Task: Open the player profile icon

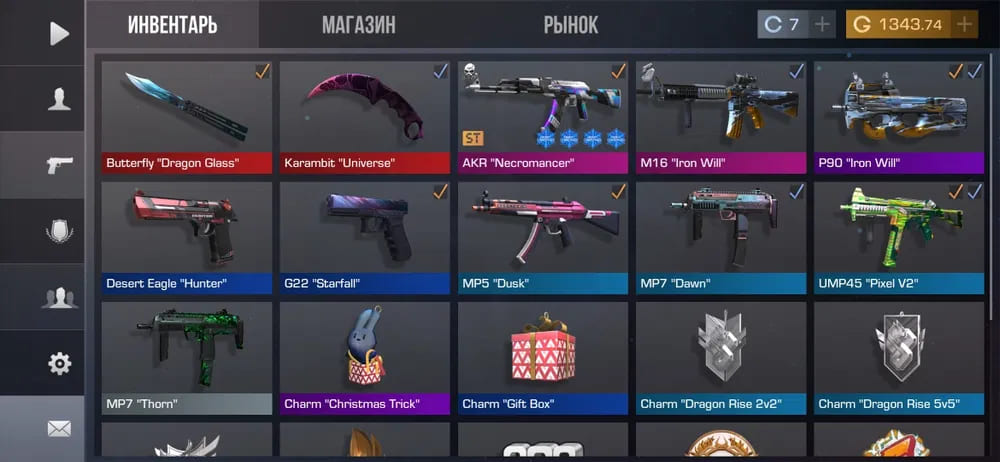Action: click(x=59, y=99)
